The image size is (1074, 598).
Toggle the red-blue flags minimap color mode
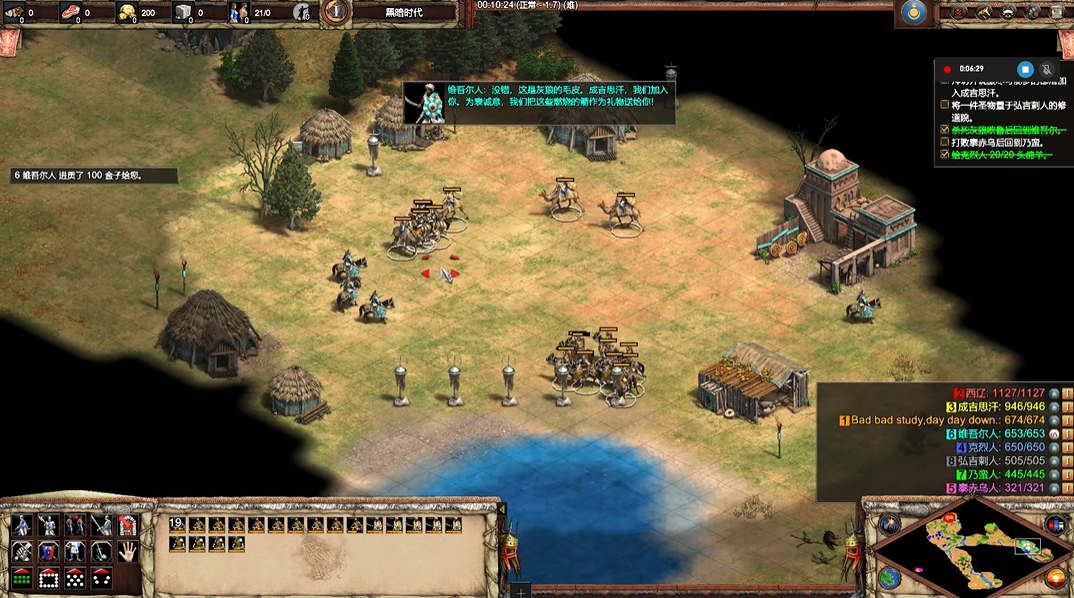pyautogui.click(x=1054, y=524)
